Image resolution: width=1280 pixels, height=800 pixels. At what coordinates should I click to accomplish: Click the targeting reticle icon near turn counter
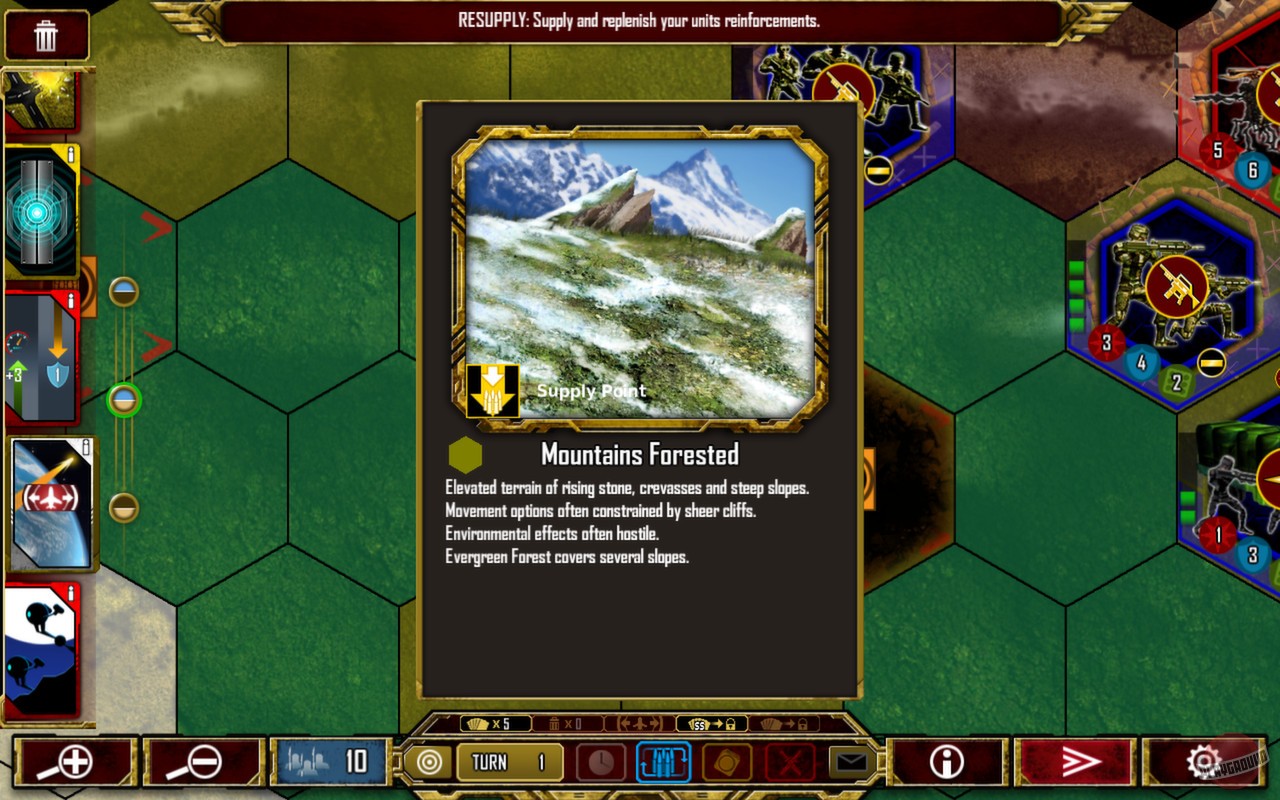[x=430, y=761]
